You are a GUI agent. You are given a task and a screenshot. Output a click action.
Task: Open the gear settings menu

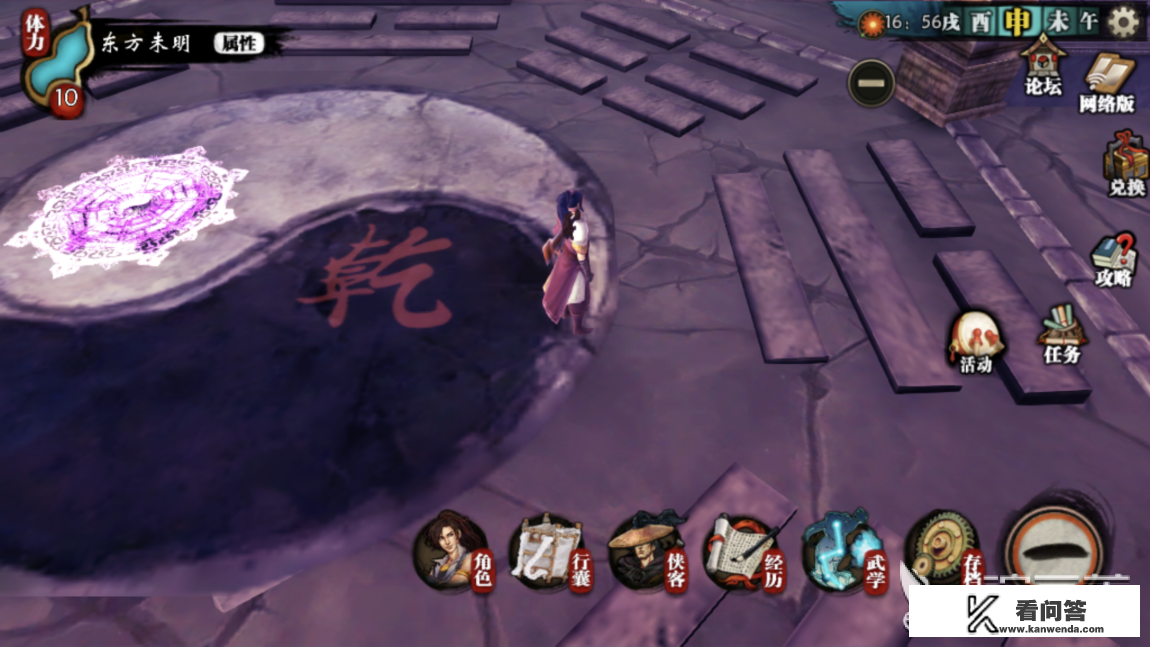pyautogui.click(x=1123, y=21)
